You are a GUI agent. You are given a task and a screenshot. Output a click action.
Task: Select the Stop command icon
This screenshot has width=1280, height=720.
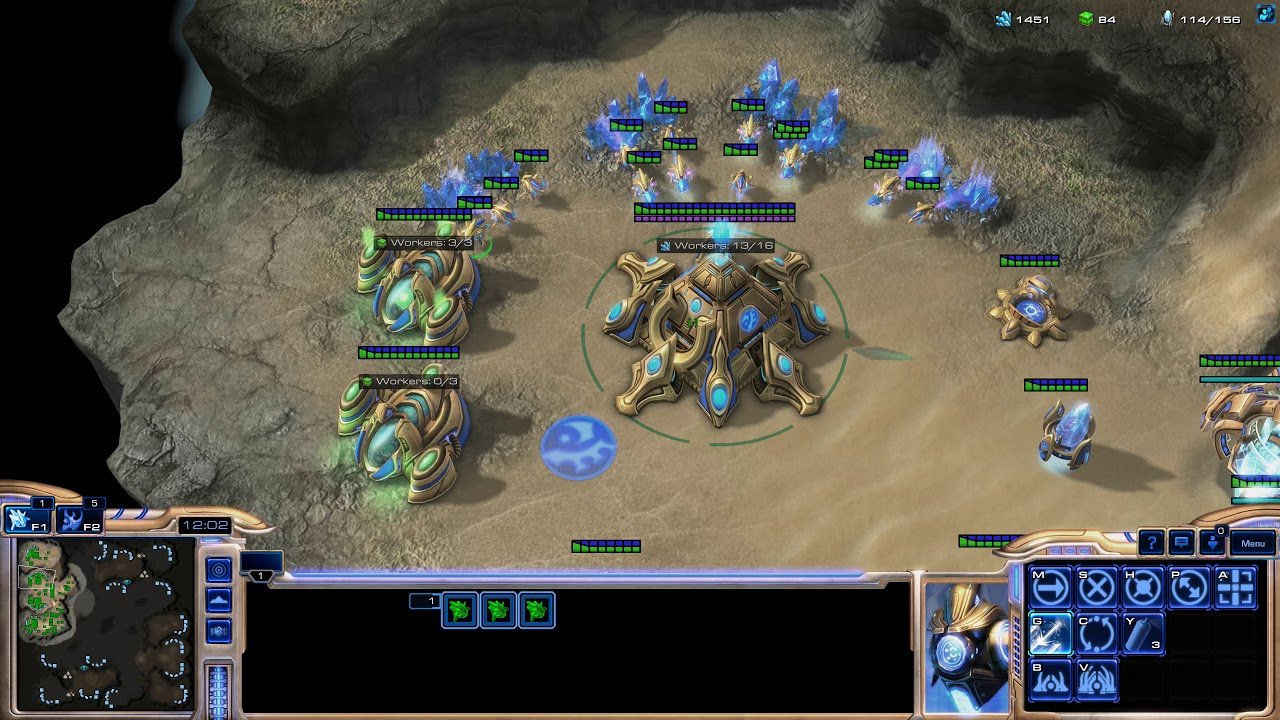pyautogui.click(x=1098, y=588)
